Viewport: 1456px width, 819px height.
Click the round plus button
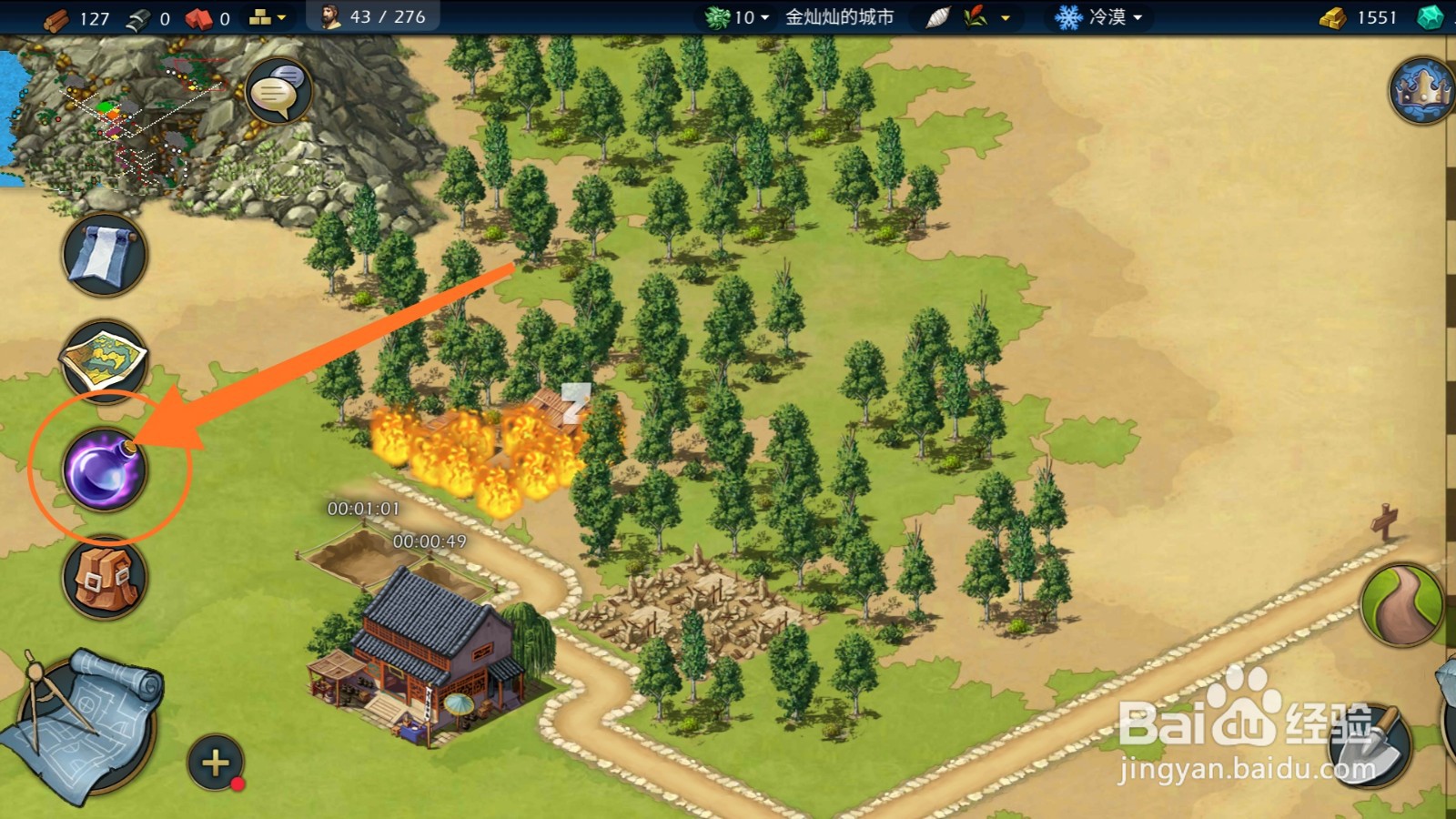point(216,762)
